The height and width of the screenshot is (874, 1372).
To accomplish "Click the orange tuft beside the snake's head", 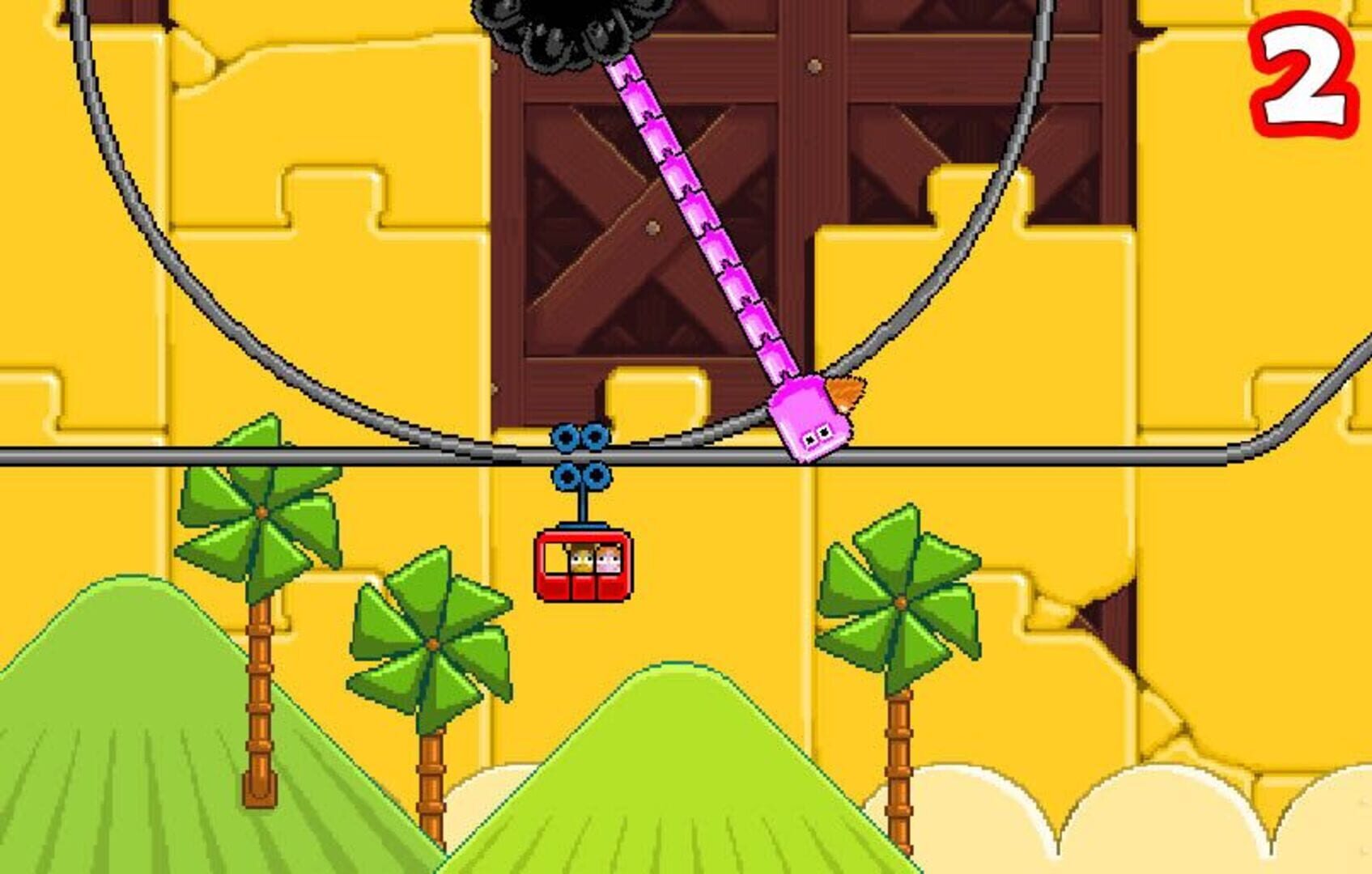I will tap(844, 394).
